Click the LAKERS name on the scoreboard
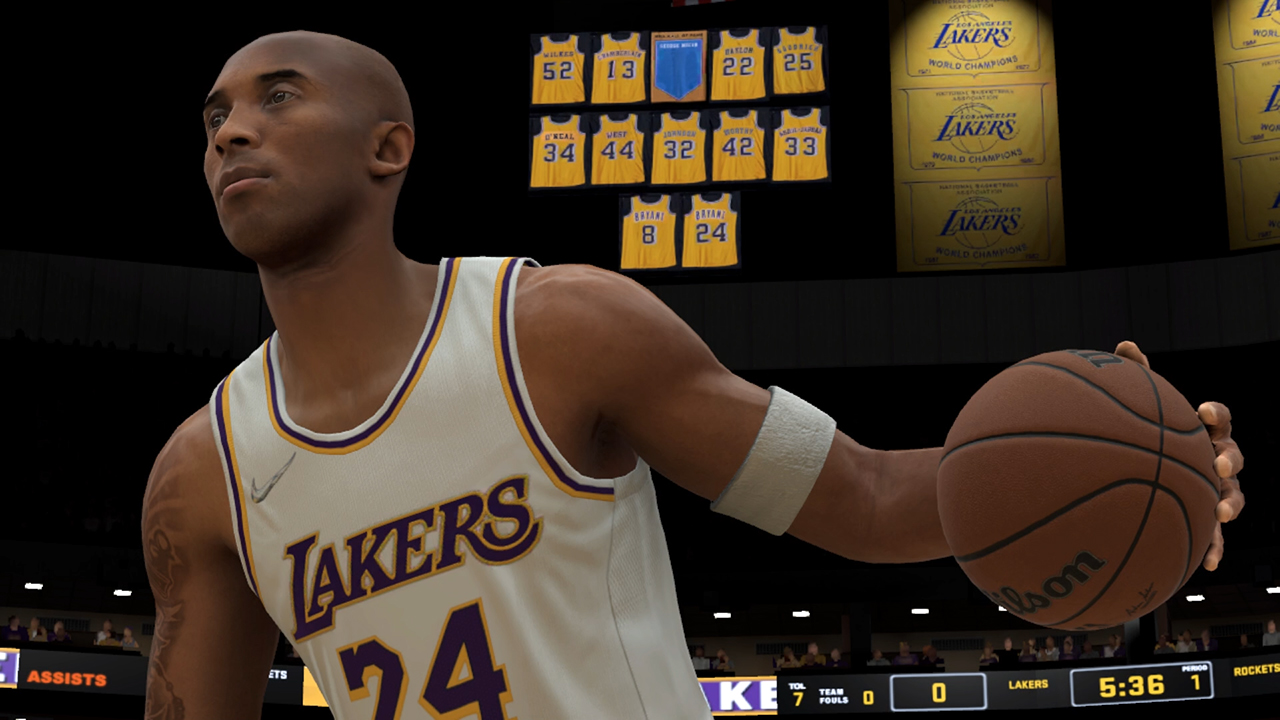This screenshot has height=720, width=1280. click(x=1030, y=685)
